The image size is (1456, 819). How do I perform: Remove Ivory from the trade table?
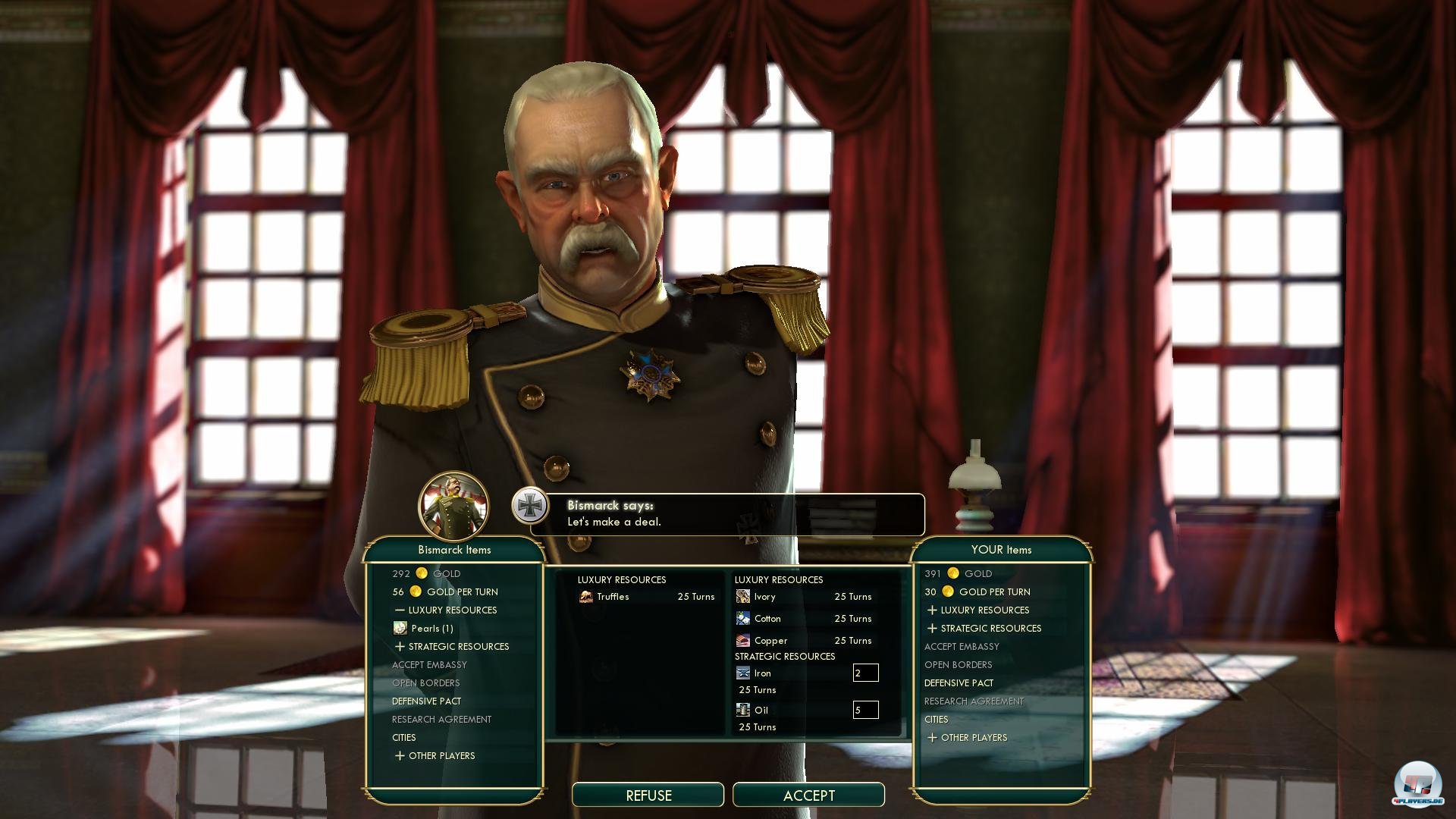pyautogui.click(x=764, y=597)
